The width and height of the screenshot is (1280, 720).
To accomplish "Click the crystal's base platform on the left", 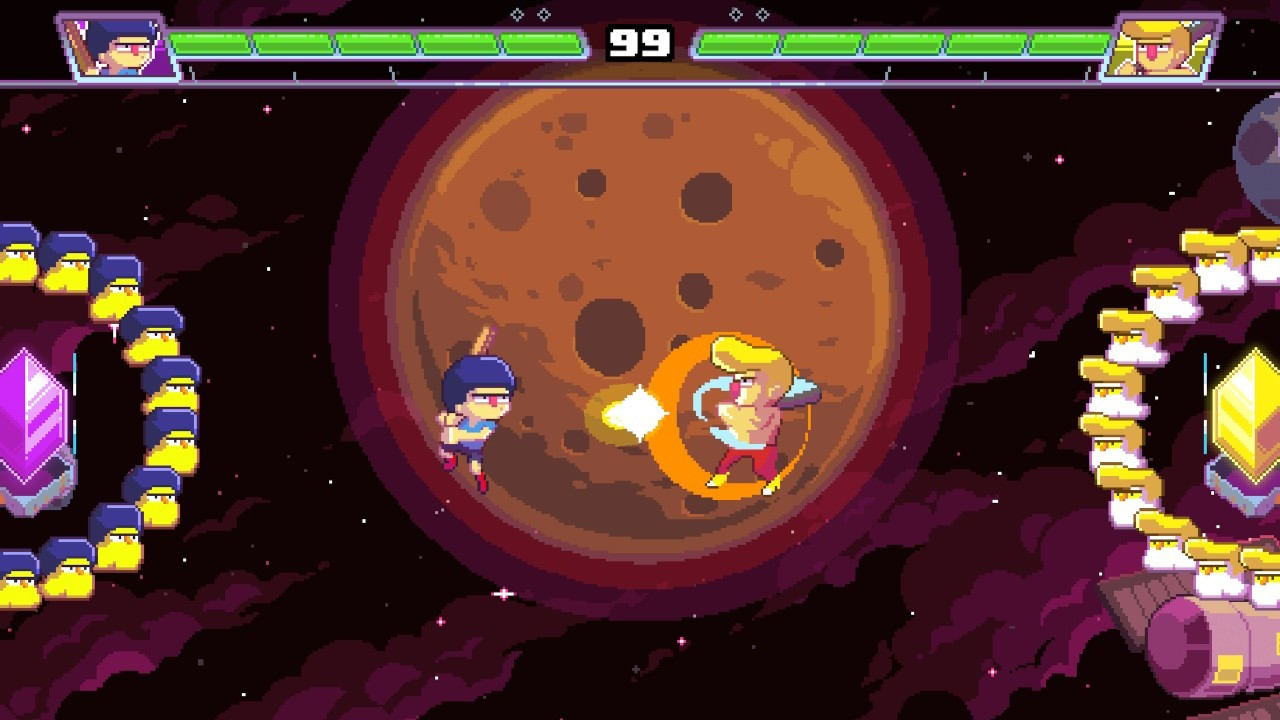I will (x=33, y=490).
